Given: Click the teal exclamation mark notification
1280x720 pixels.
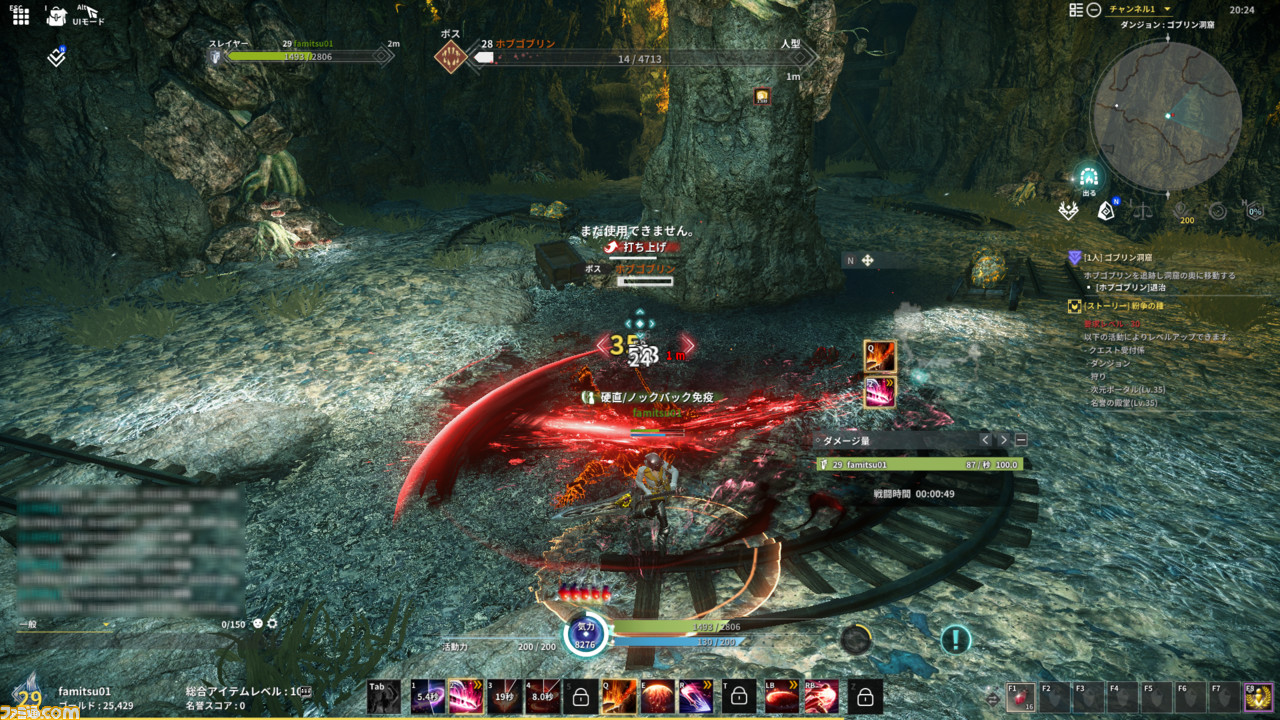Looking at the screenshot, I should click(956, 639).
